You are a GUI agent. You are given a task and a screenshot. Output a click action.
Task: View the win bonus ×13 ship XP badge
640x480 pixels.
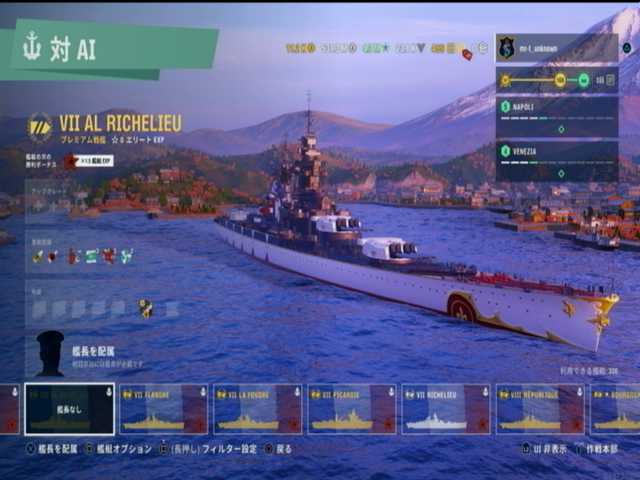(x=88, y=160)
